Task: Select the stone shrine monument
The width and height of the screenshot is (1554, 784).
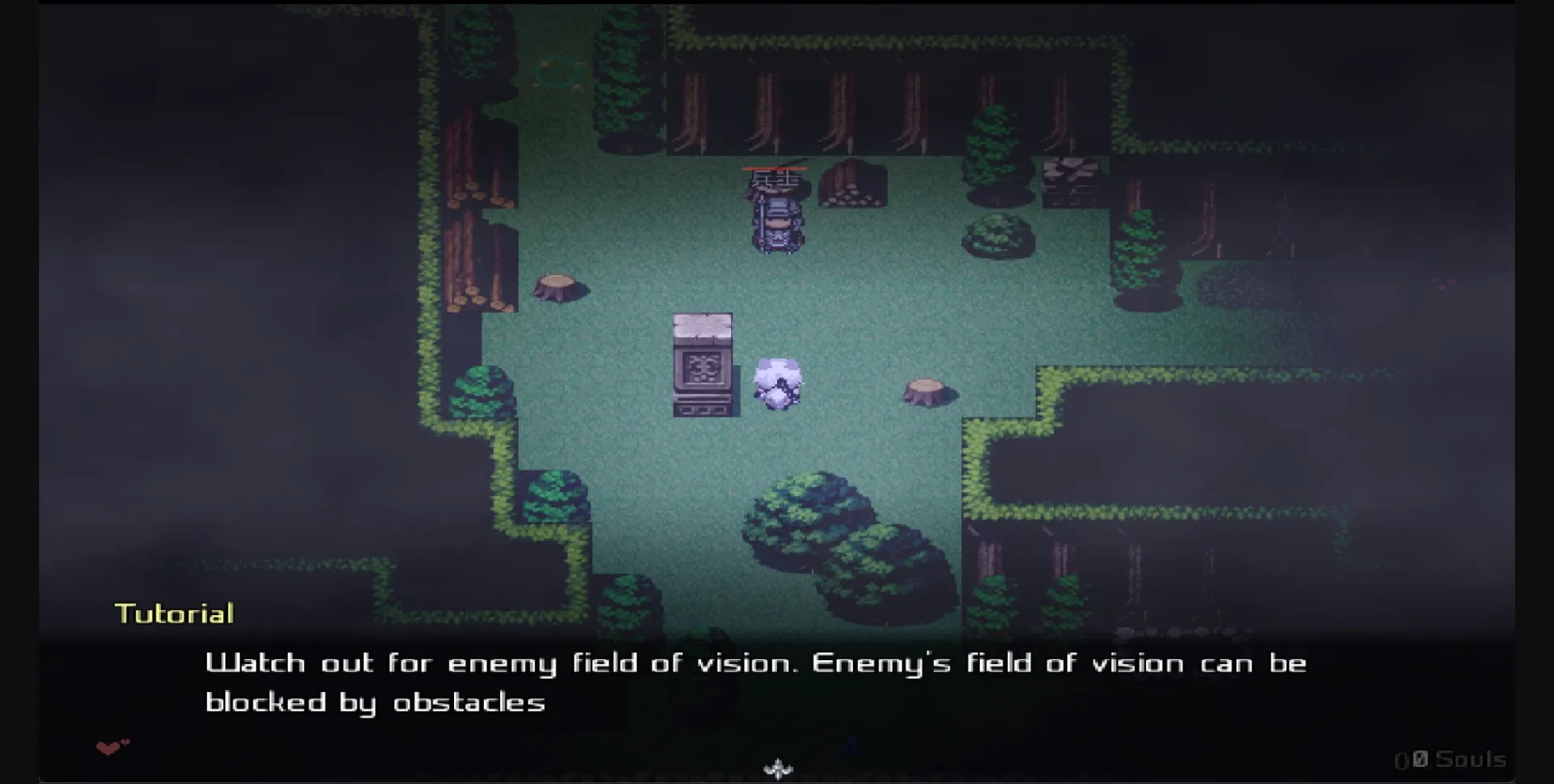Action: point(703,364)
